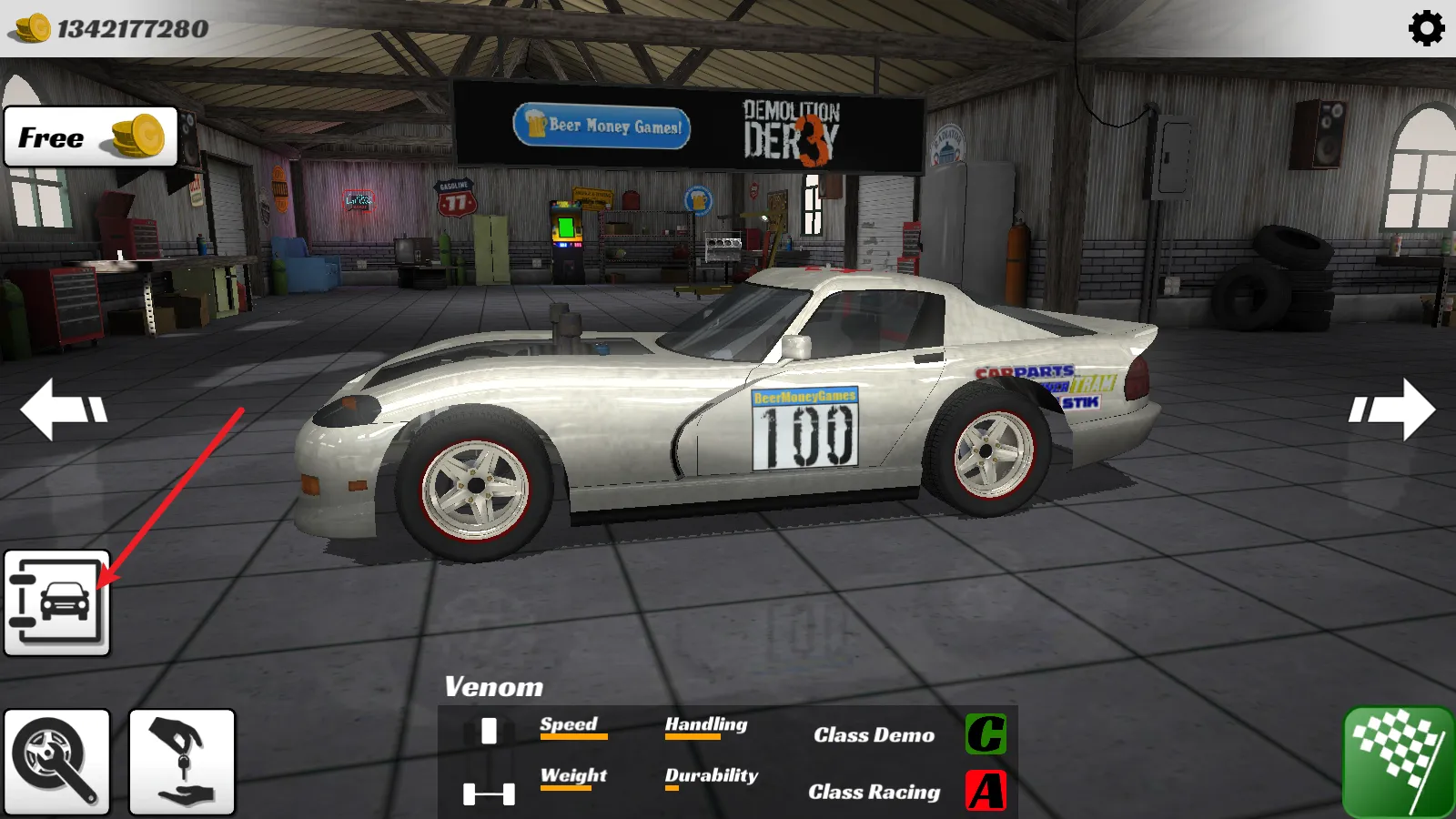Claim the Free coins offer

pos(91,137)
